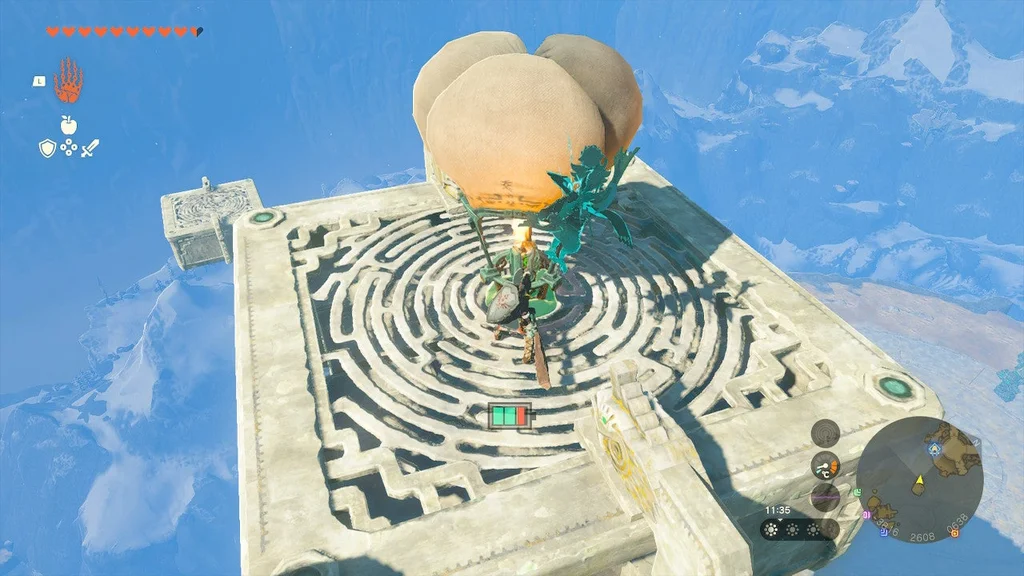Activate the Ultrahand ability hand icon

(x=68, y=80)
